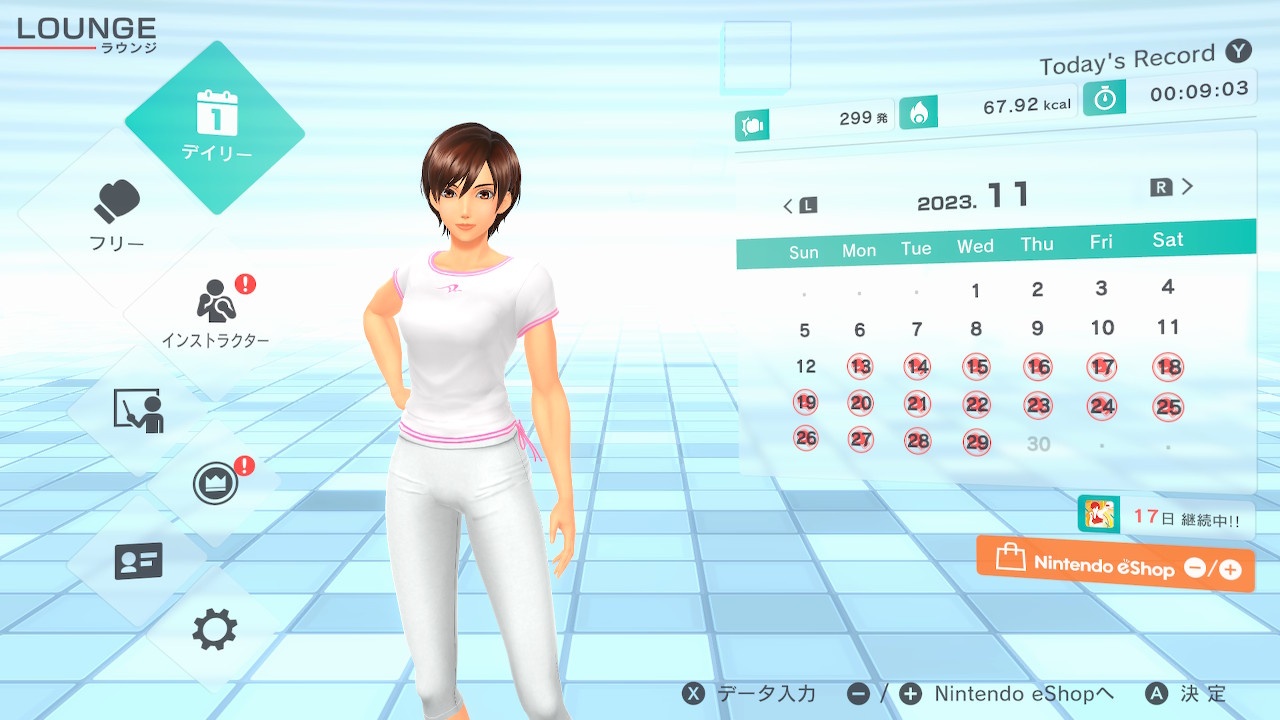This screenshot has width=1280, height=720.
Task: Go to the previous calendar month
Action: pyautogui.click(x=799, y=206)
